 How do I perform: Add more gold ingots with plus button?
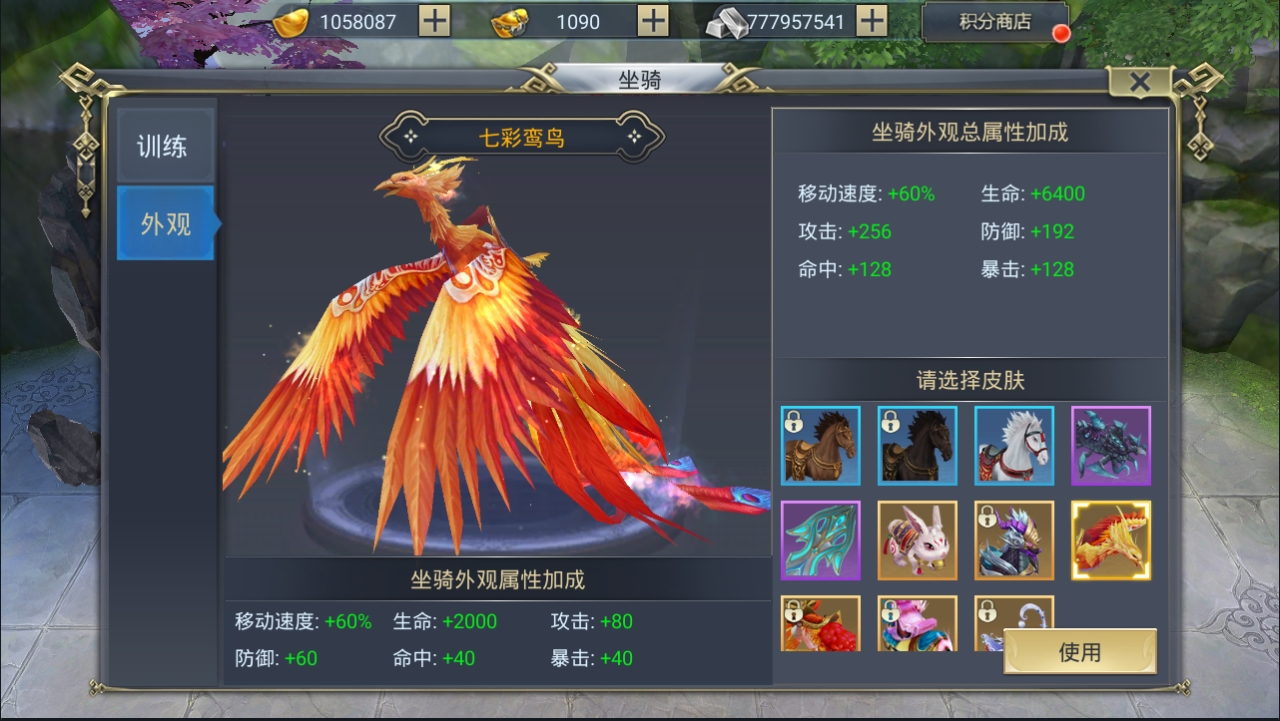click(x=434, y=21)
